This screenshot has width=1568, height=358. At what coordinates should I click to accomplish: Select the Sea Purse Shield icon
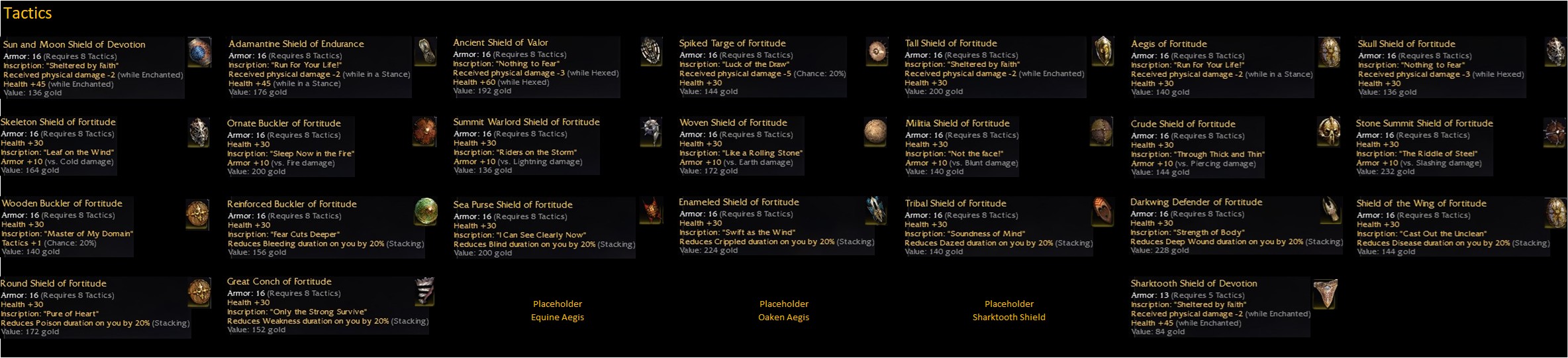pos(652,211)
